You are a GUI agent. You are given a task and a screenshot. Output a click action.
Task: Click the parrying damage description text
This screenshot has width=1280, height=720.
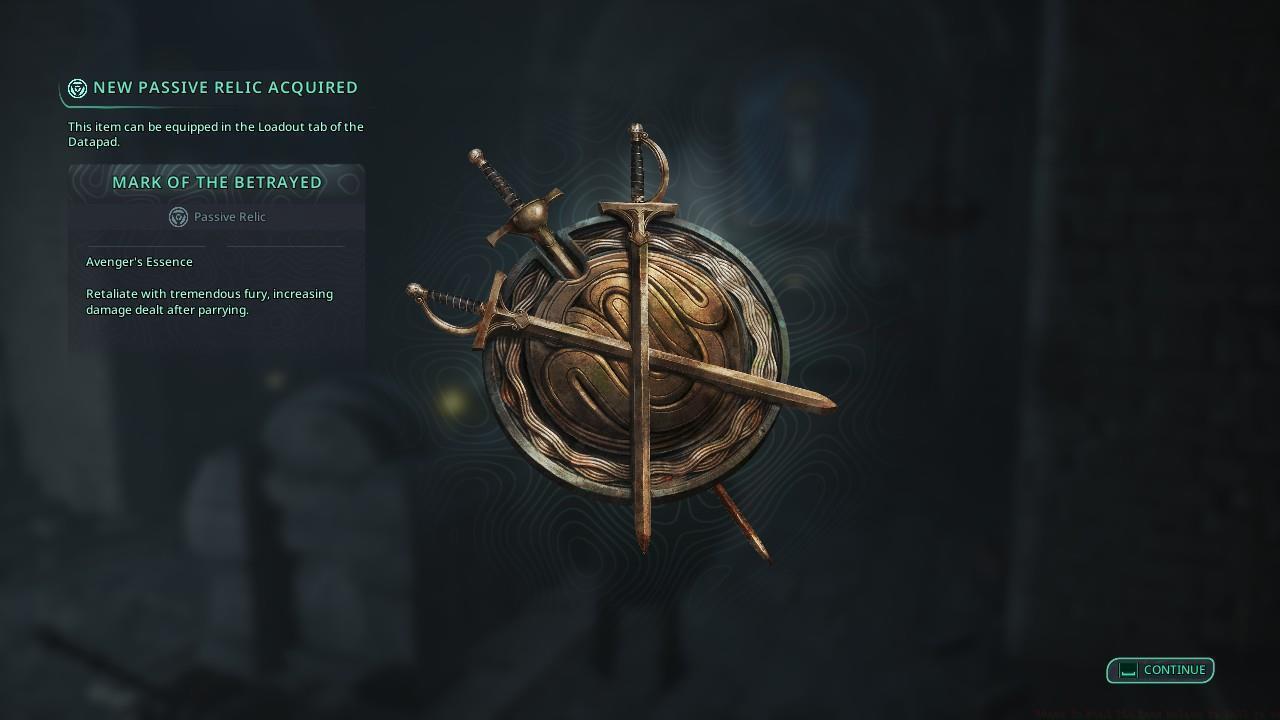click(209, 302)
